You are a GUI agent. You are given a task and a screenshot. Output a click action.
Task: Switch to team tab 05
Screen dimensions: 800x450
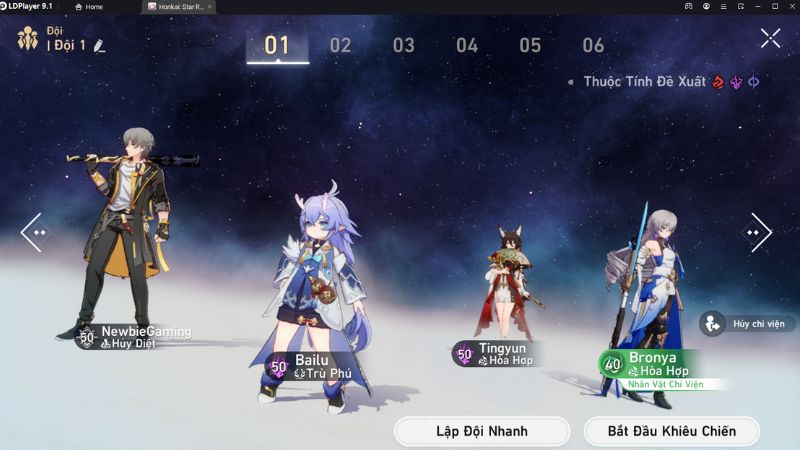(x=530, y=45)
